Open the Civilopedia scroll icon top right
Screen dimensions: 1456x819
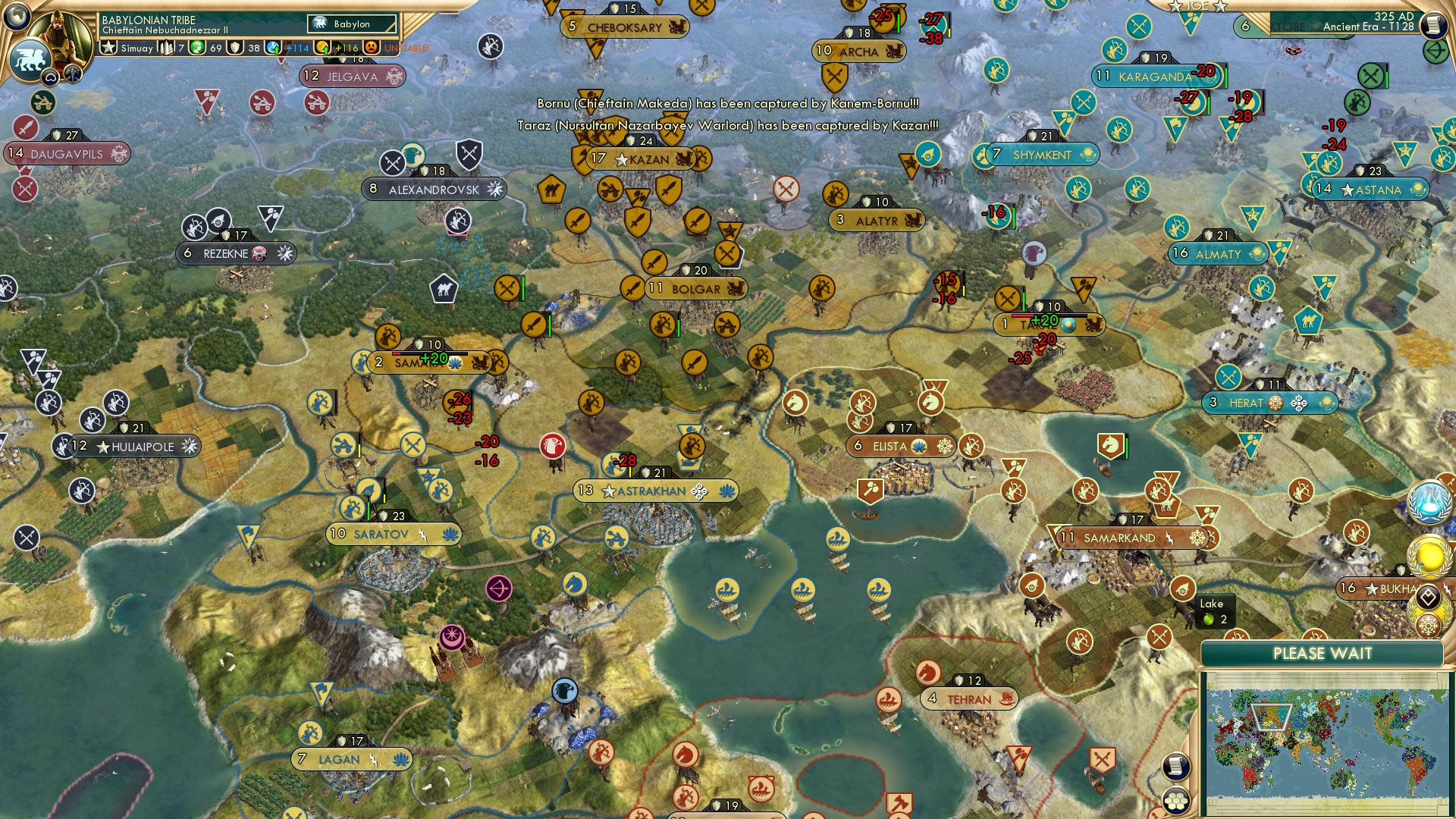(1434, 24)
